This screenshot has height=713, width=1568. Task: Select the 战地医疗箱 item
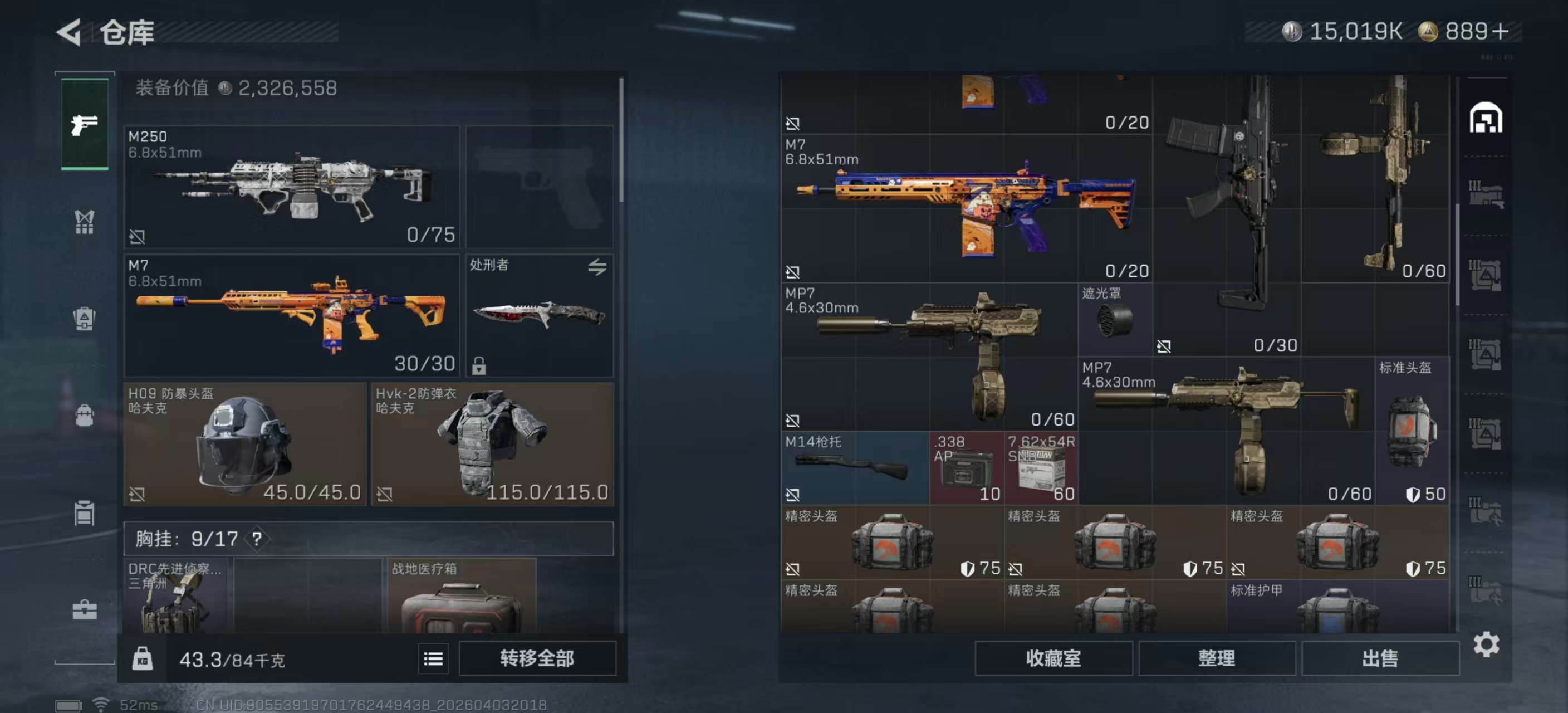(462, 597)
